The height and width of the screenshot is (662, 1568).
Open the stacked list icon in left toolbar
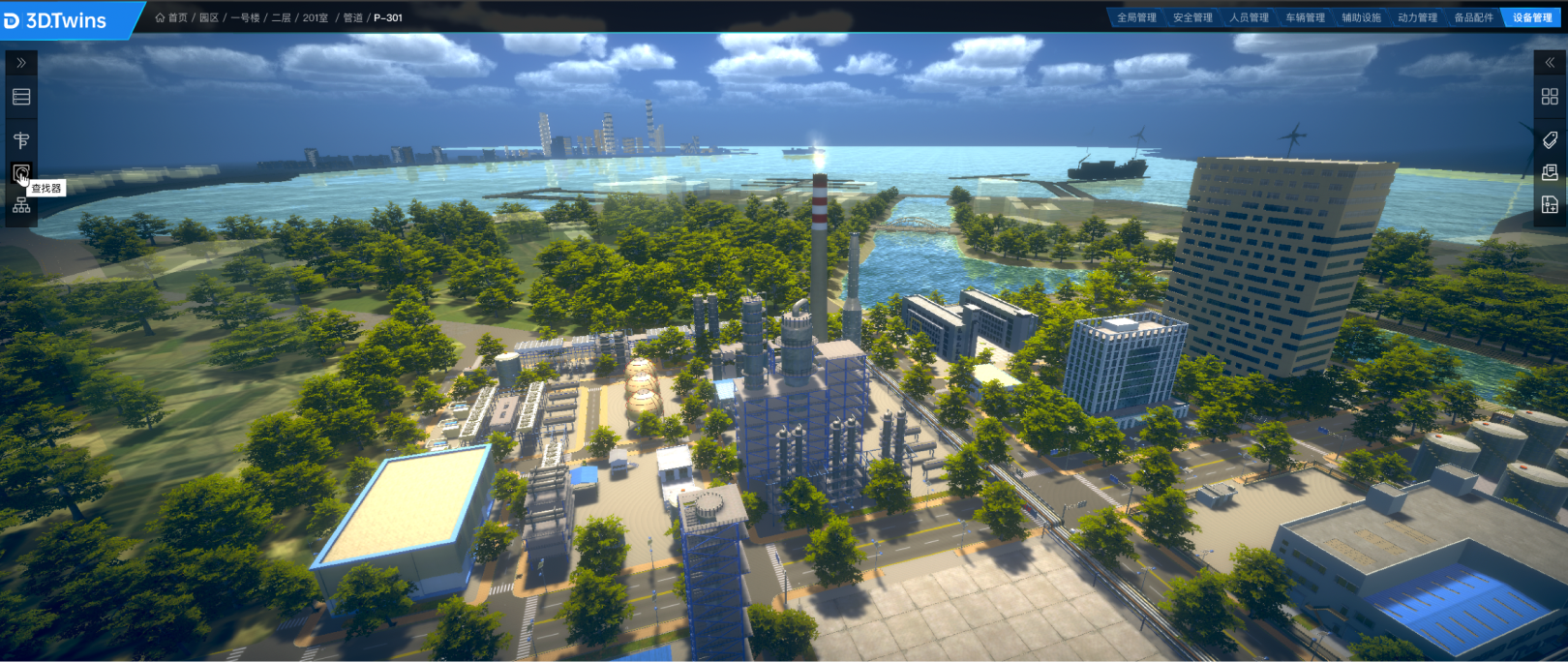21,97
